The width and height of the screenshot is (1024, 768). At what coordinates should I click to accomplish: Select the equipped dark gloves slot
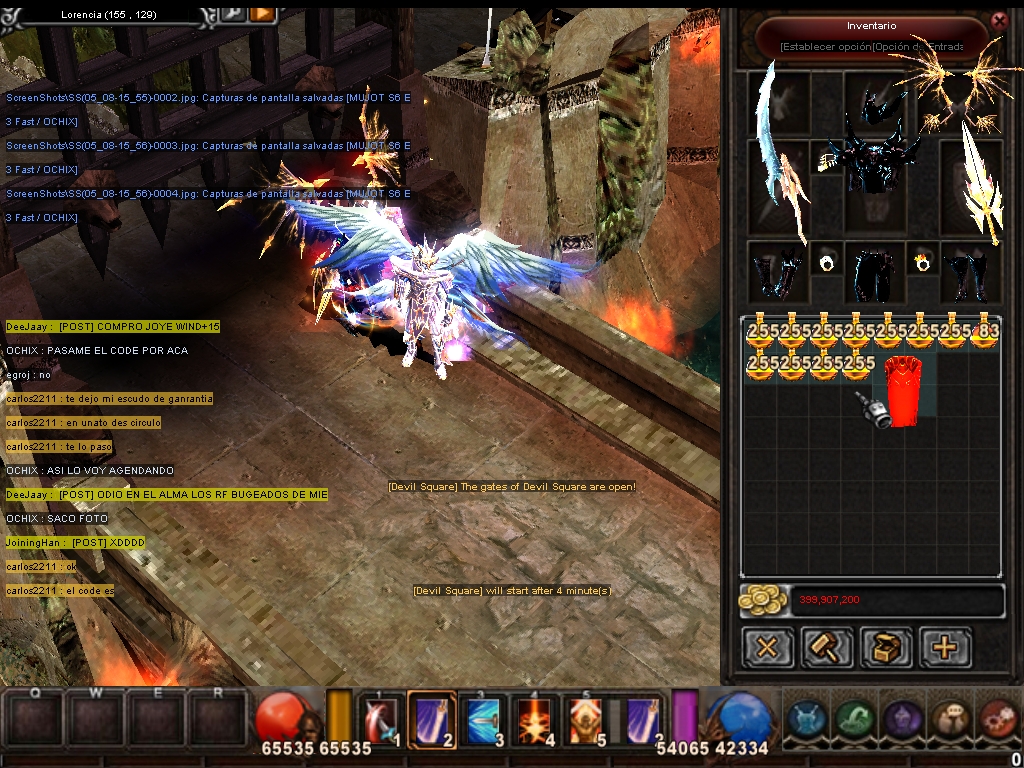[778, 272]
